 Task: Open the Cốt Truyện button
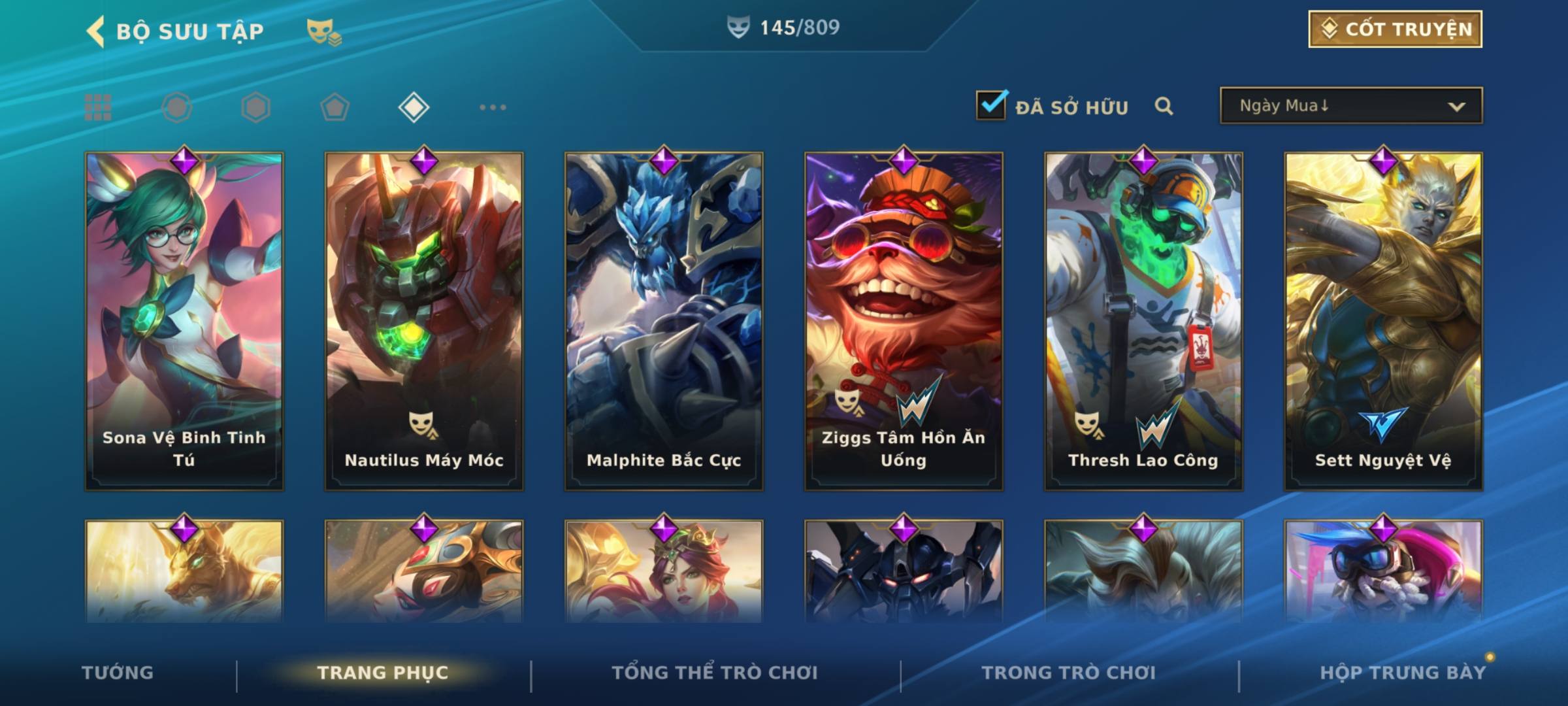[x=1395, y=29]
